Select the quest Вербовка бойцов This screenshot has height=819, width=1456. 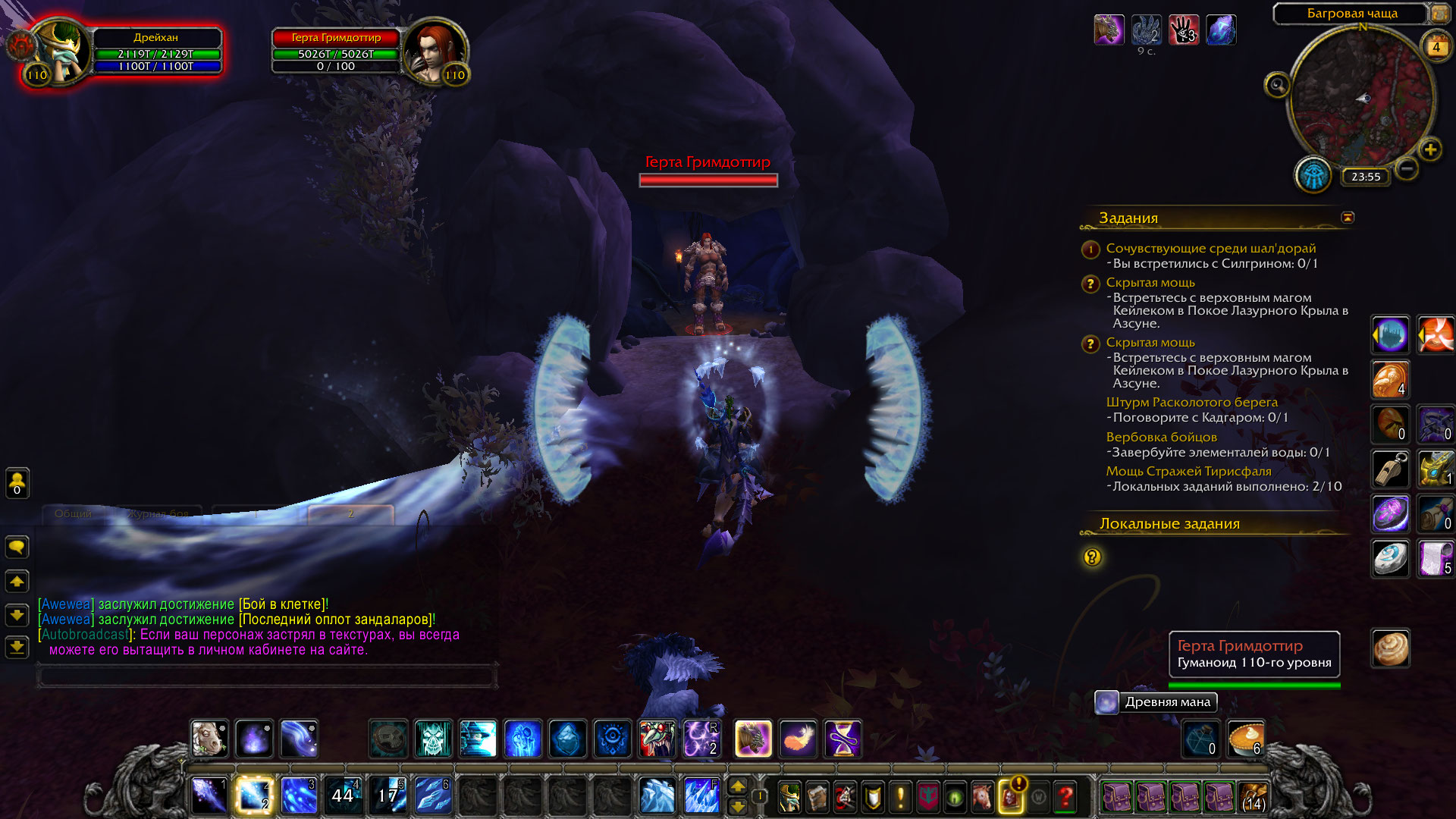coord(1161,437)
